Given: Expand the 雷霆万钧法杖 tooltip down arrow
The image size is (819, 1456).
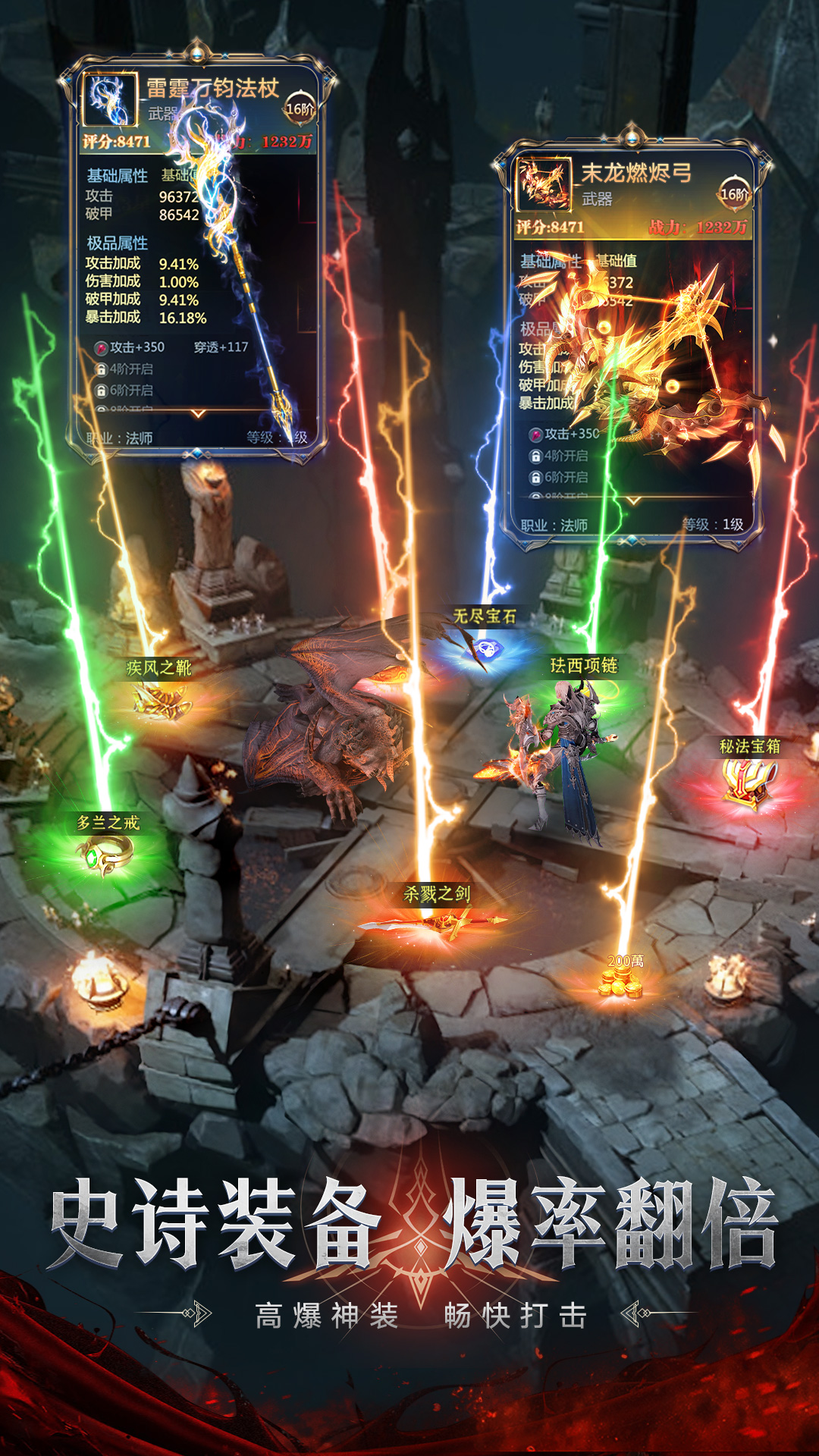Looking at the screenshot, I should (x=199, y=414).
